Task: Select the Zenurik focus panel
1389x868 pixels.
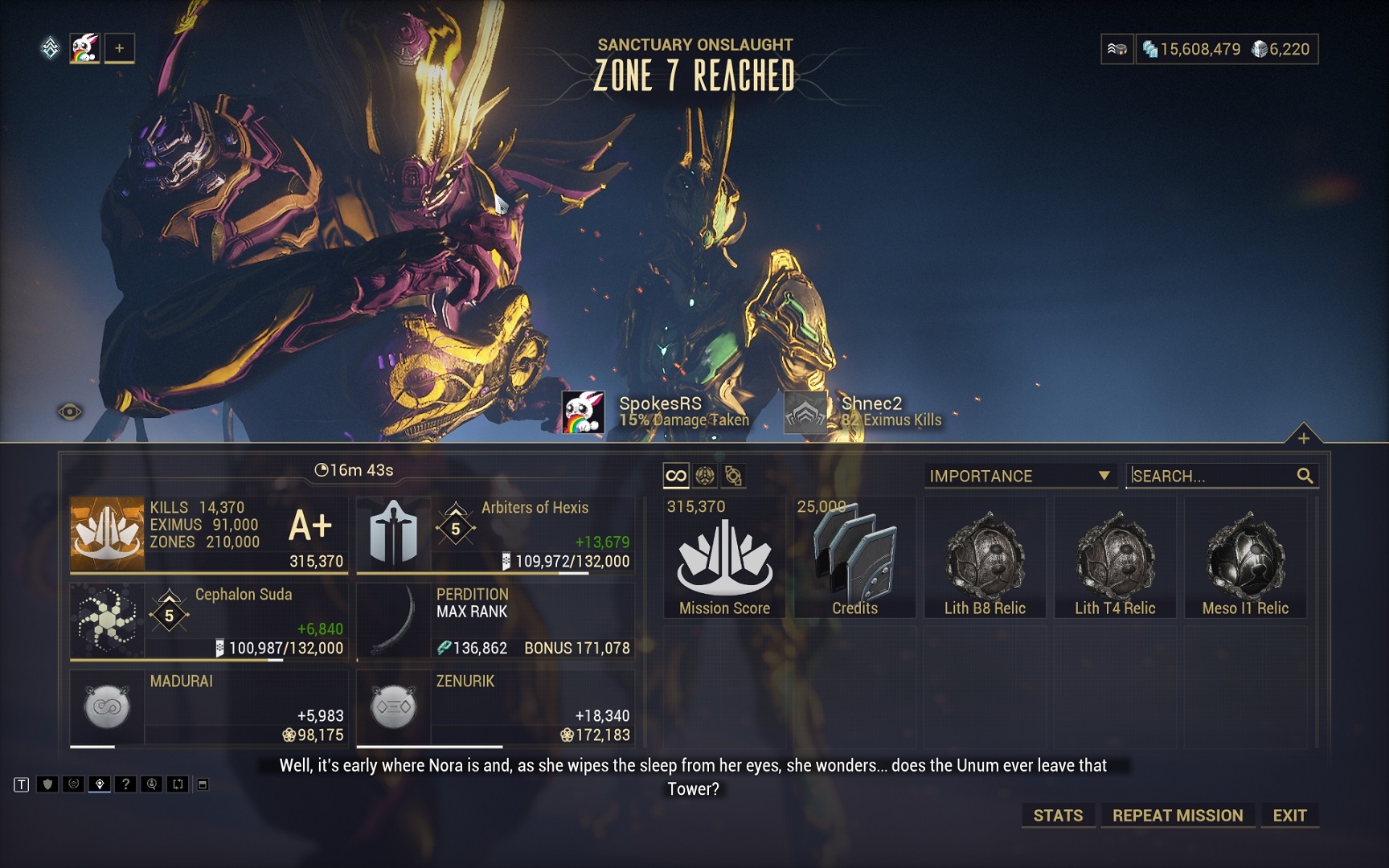Action: coord(495,708)
